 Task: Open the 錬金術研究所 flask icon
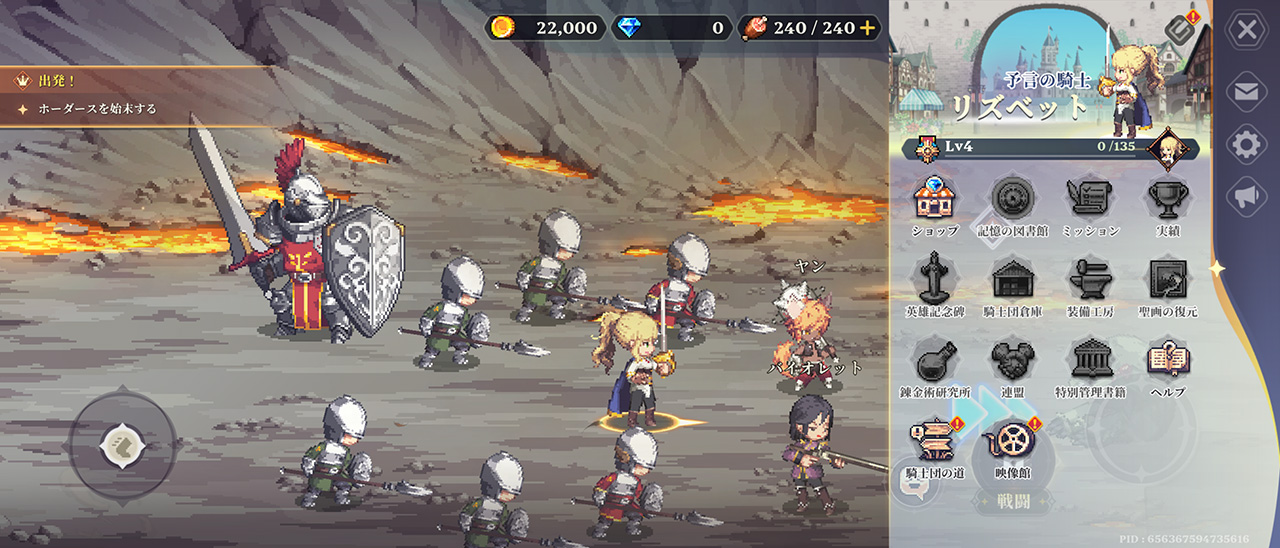point(935,361)
